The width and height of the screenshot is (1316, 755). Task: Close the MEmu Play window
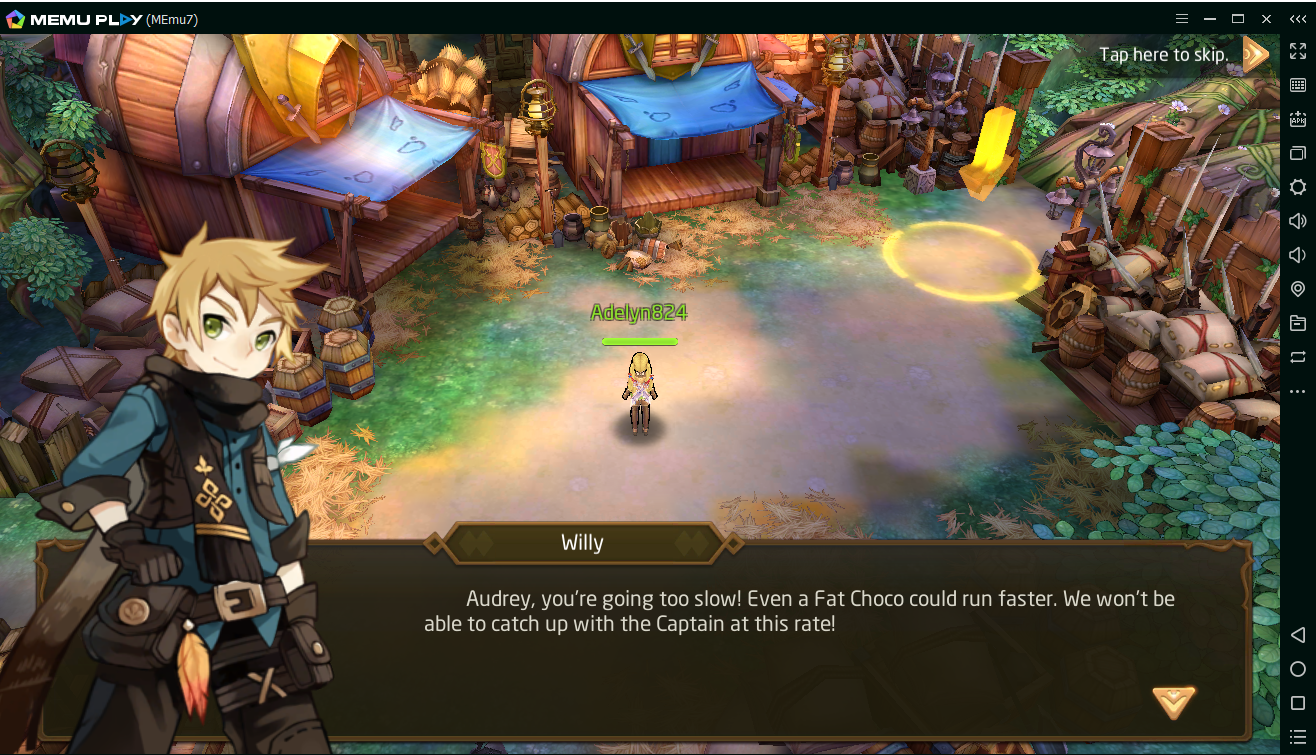click(x=1267, y=18)
